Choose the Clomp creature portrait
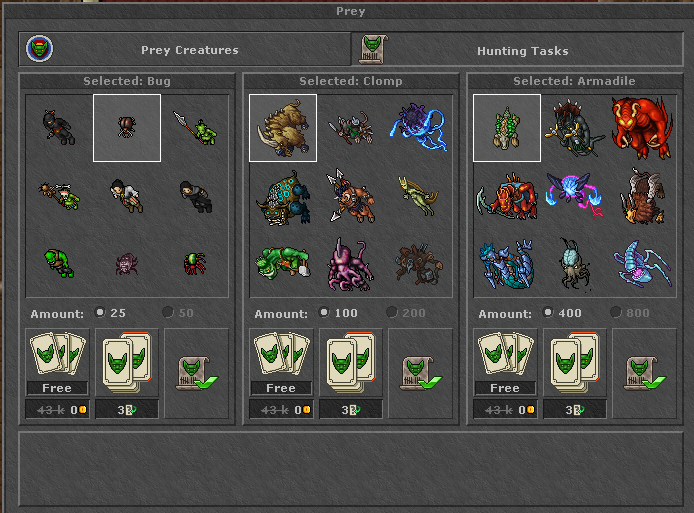 click(x=283, y=128)
